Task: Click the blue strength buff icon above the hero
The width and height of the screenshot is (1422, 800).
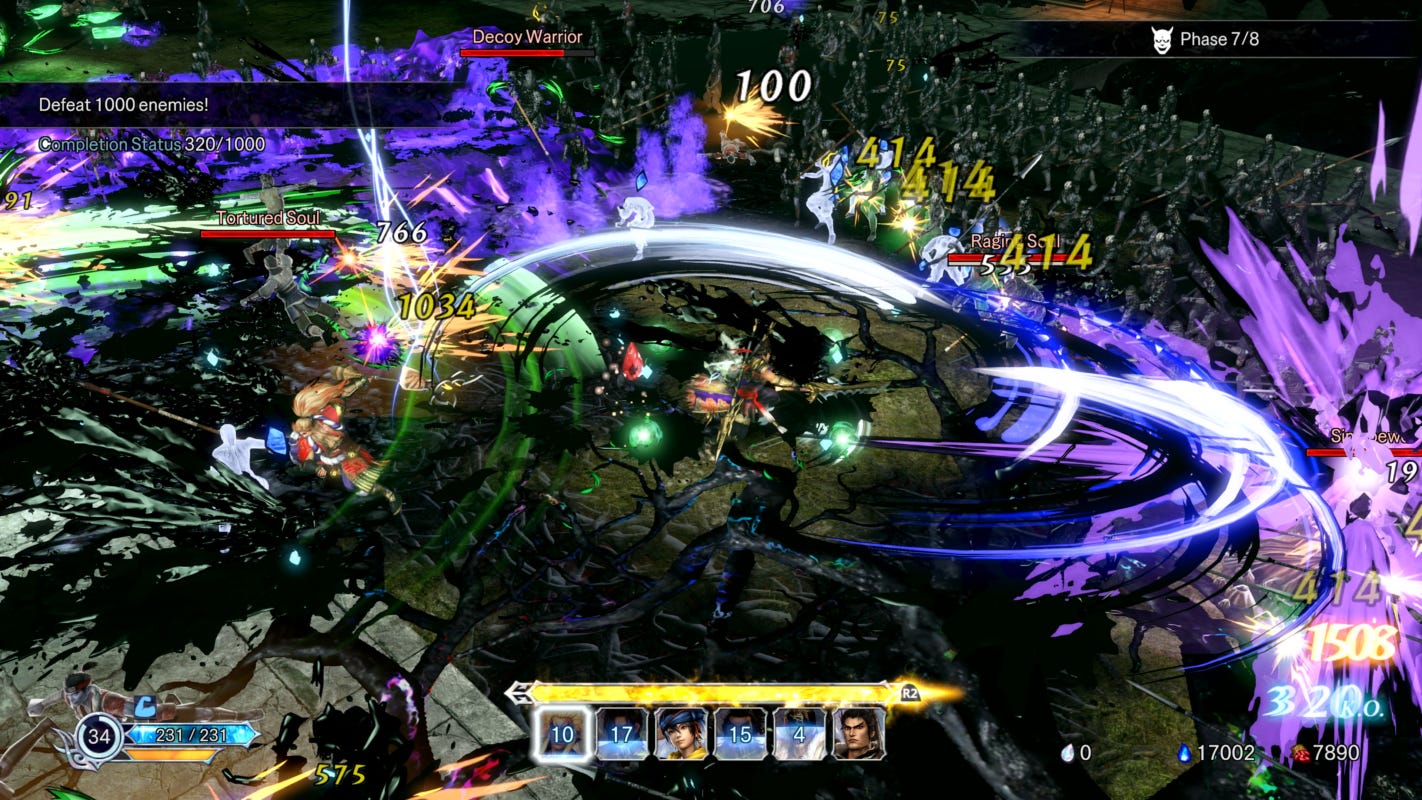Action: [145, 706]
